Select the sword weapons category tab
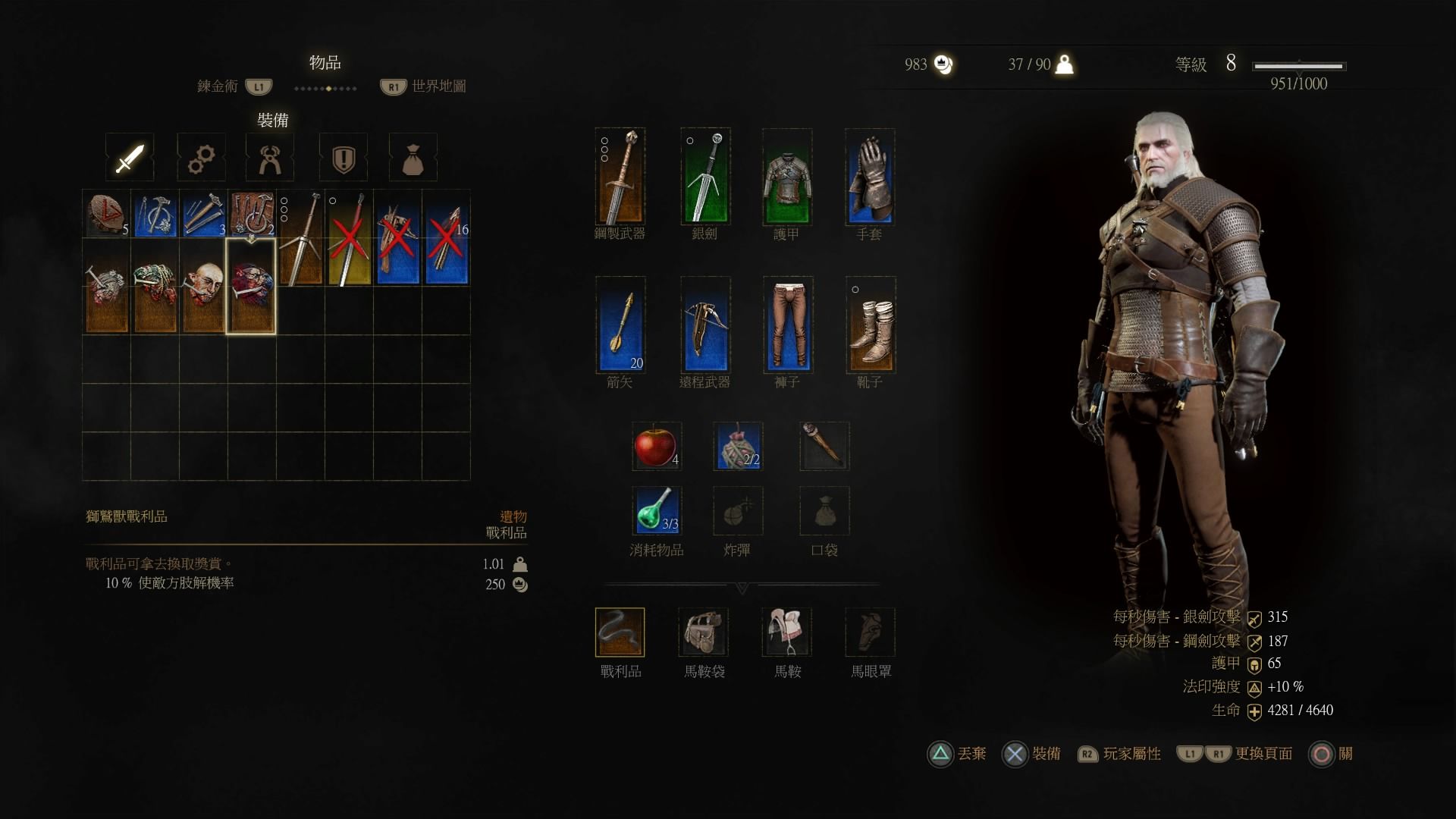Image resolution: width=1456 pixels, height=819 pixels. coord(130,158)
